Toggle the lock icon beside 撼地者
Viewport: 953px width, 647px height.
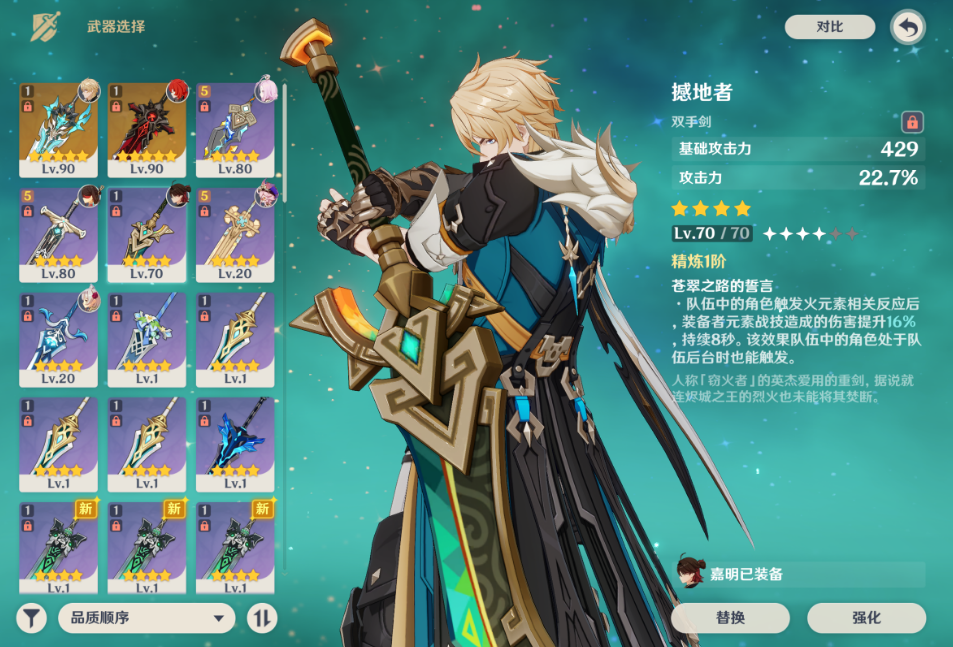(911, 122)
